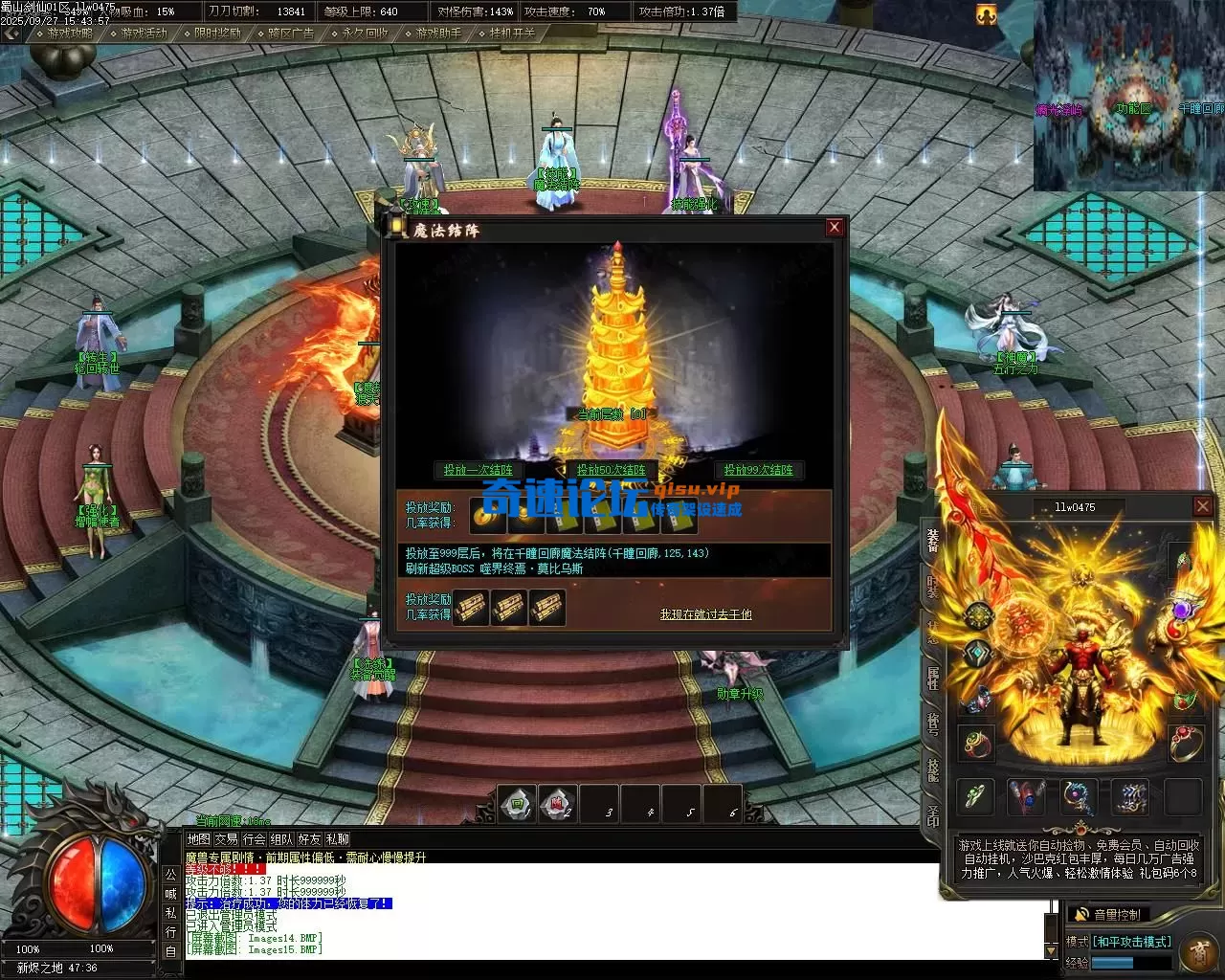Open the 游戏攻略 menu
Viewport: 1225px width, 980px height.
tap(70, 33)
